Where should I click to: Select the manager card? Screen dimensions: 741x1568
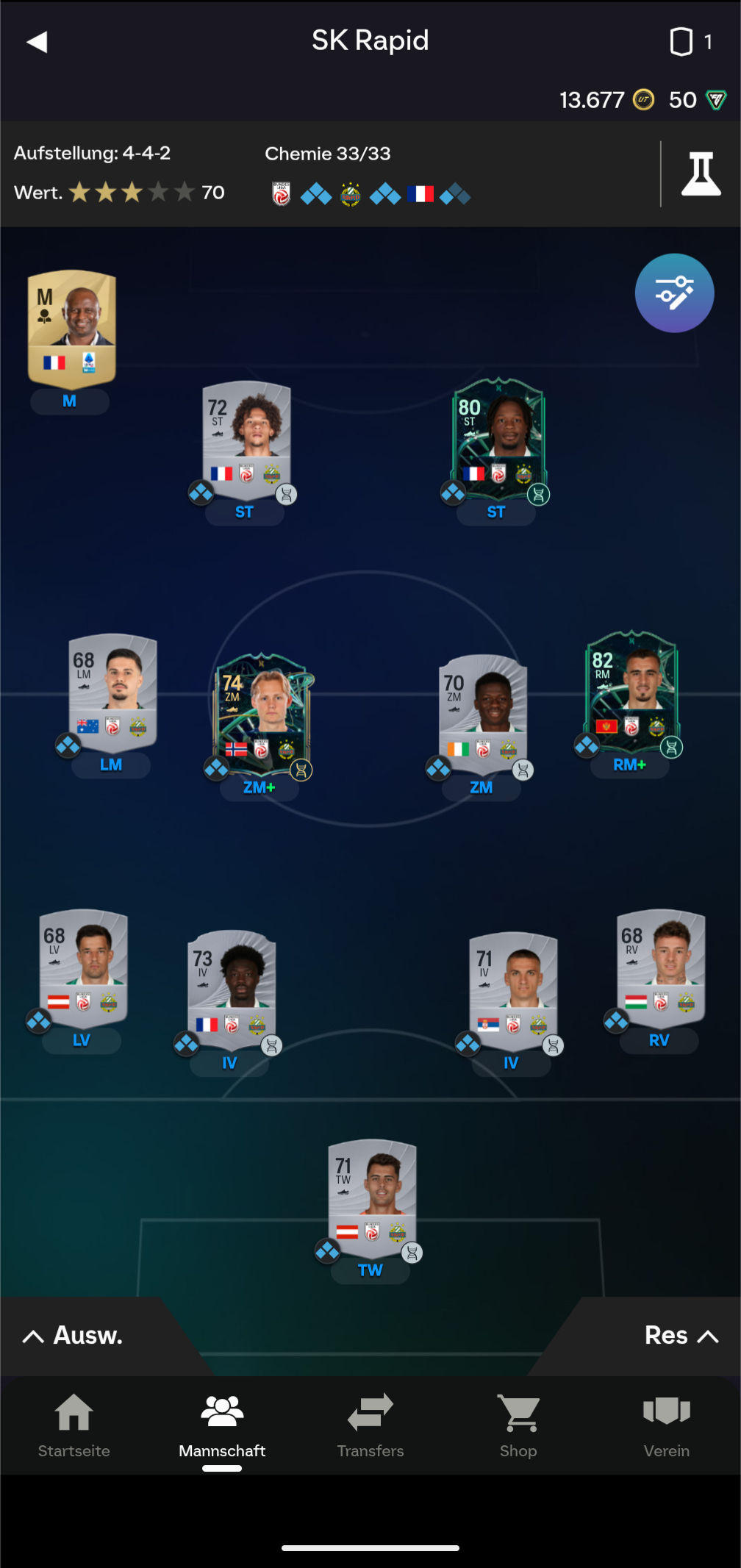tap(72, 329)
